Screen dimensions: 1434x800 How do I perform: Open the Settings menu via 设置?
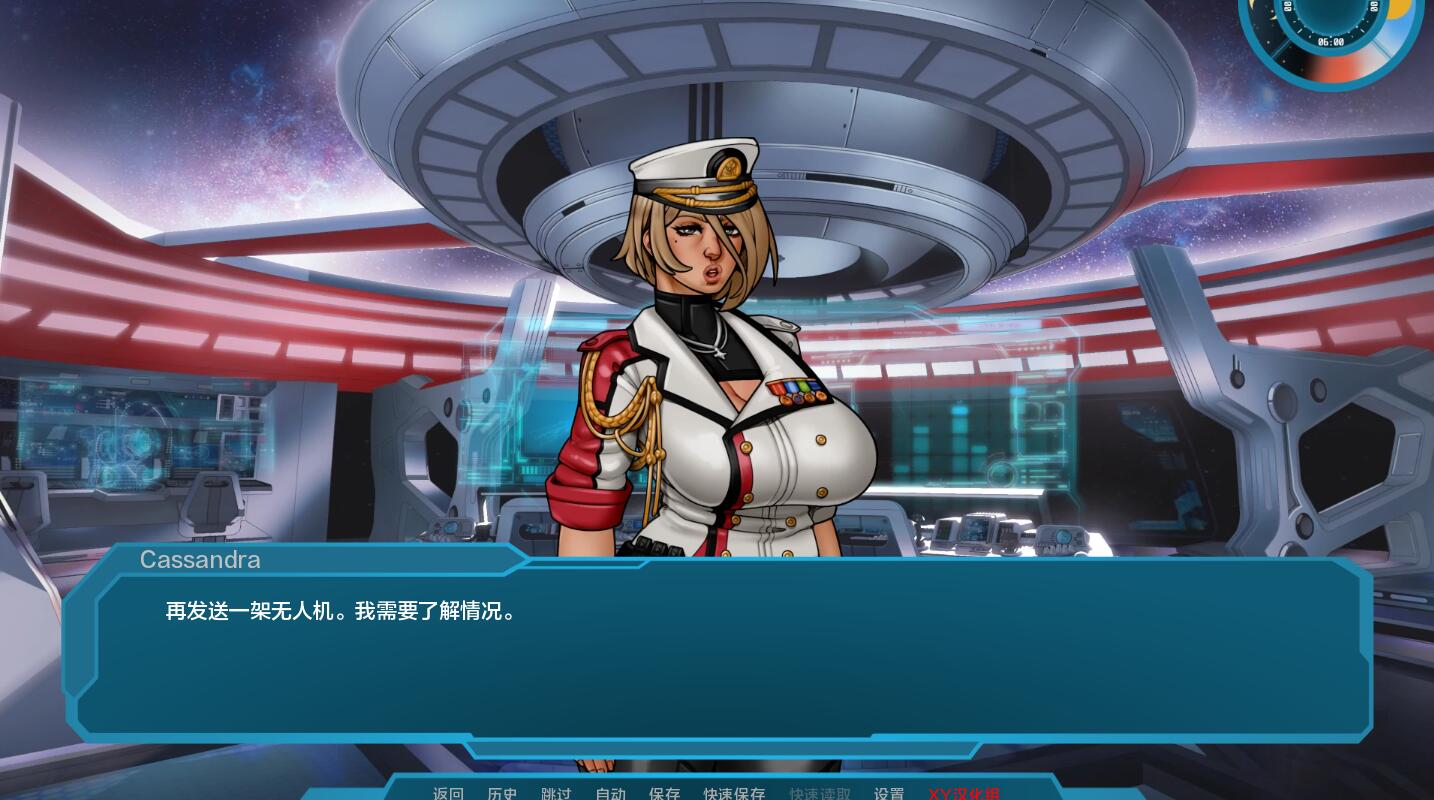(888, 793)
